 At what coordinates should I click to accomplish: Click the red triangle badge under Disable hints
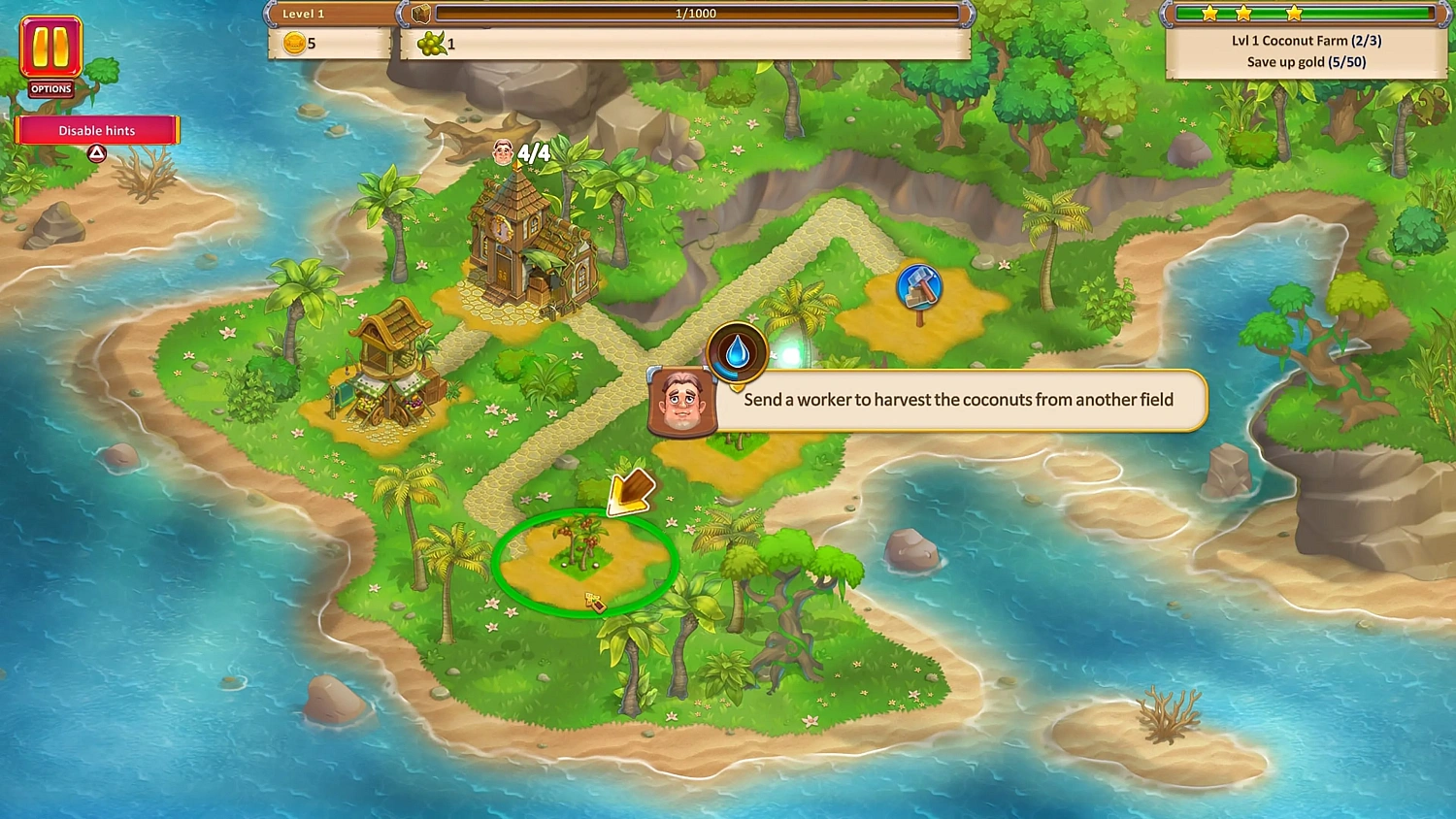(96, 152)
